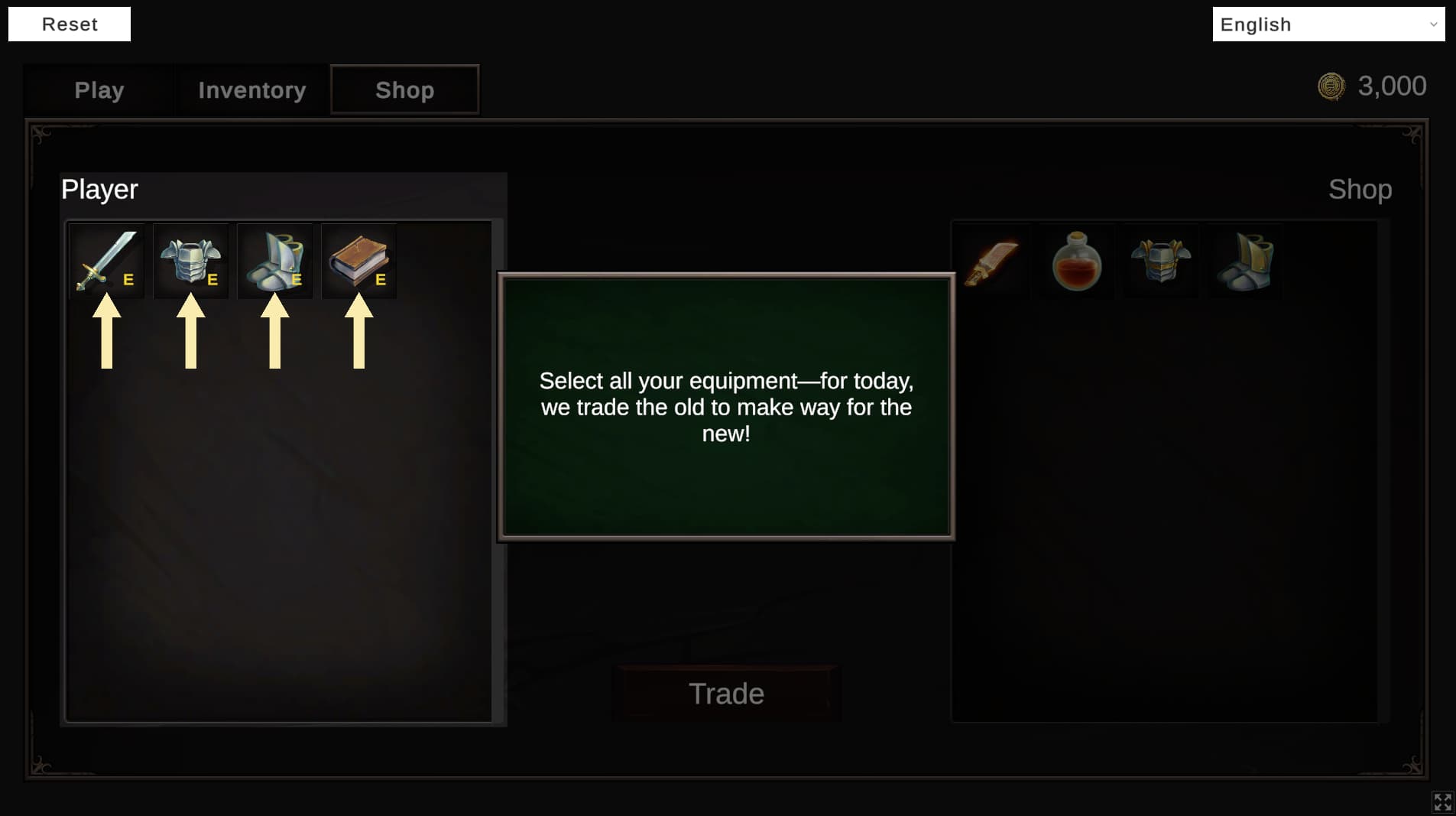The height and width of the screenshot is (816, 1456).
Task: Toggle selection of the book marked E
Action: (358, 261)
